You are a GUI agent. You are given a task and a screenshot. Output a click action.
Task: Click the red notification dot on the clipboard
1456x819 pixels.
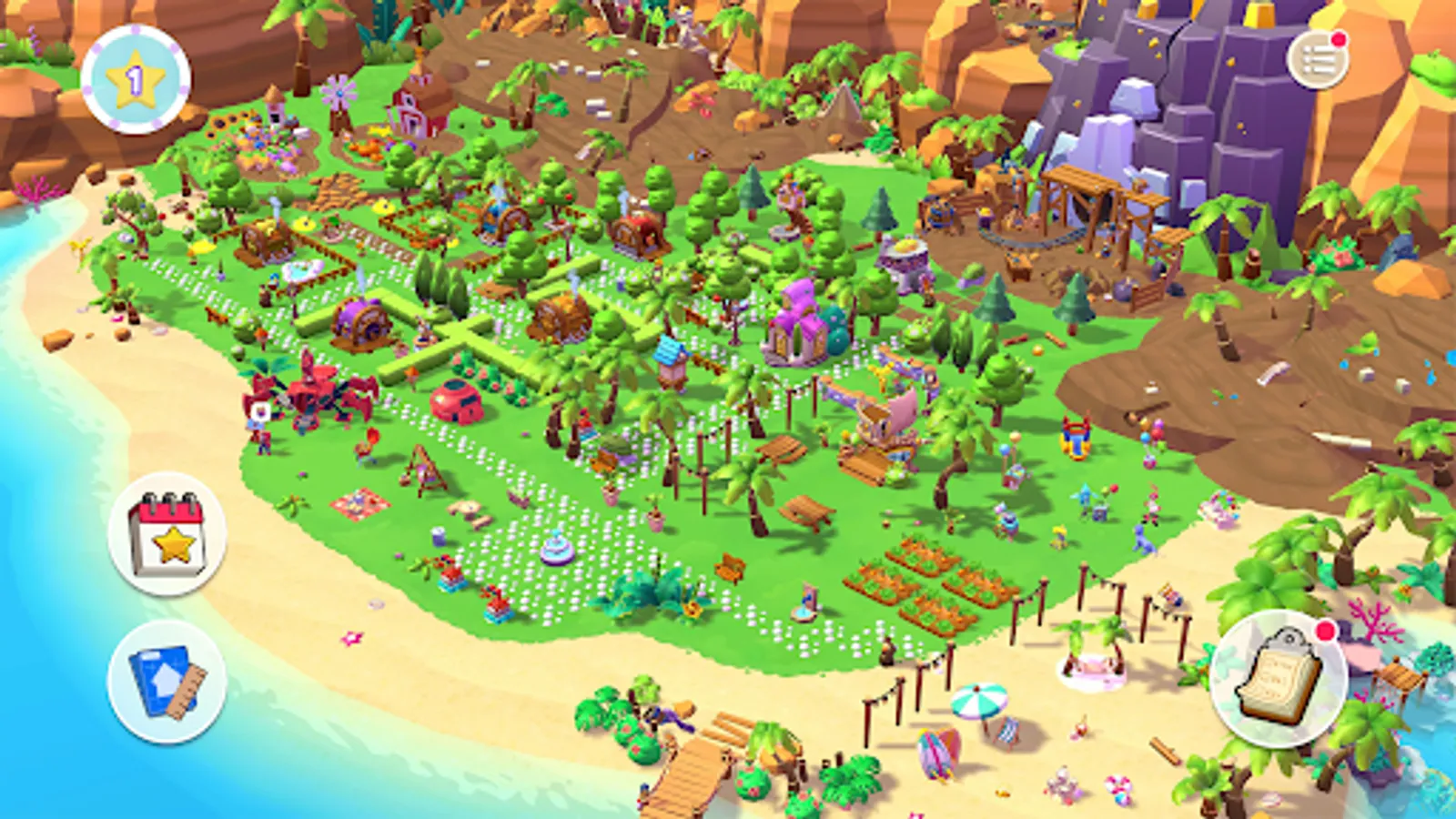1326,630
